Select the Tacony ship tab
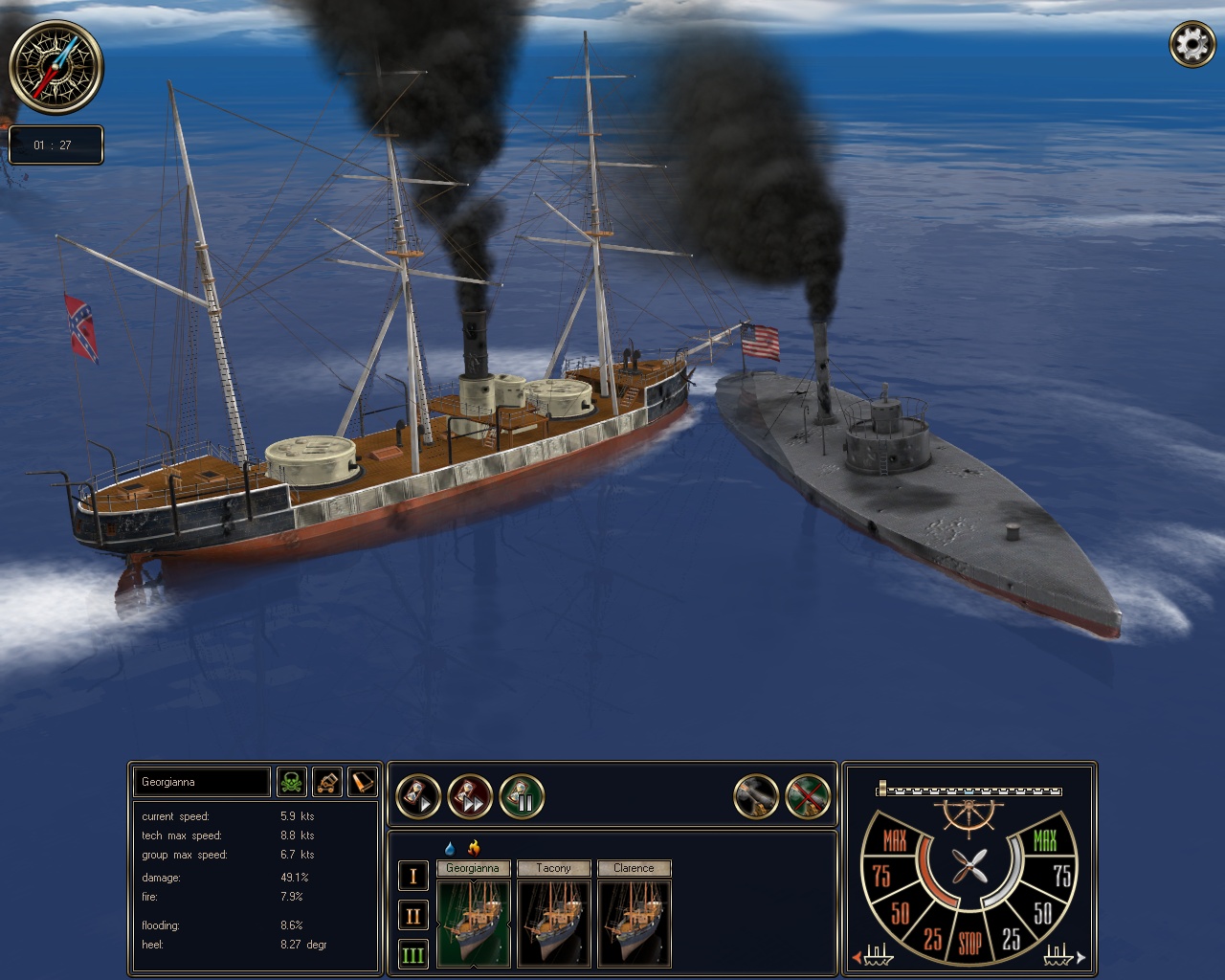The image size is (1225, 980). point(554,868)
